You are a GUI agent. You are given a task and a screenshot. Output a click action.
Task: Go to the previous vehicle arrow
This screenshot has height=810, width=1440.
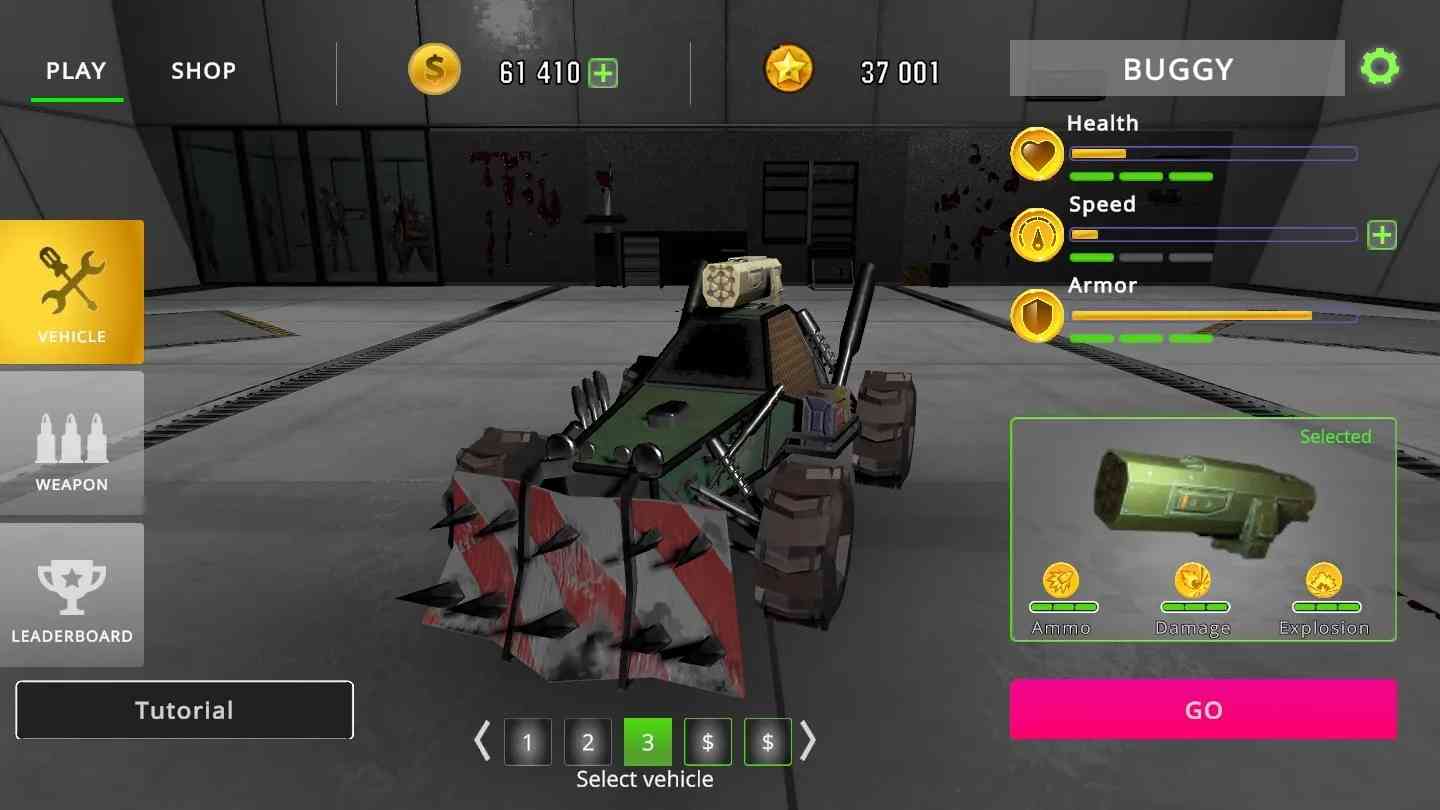pos(483,741)
